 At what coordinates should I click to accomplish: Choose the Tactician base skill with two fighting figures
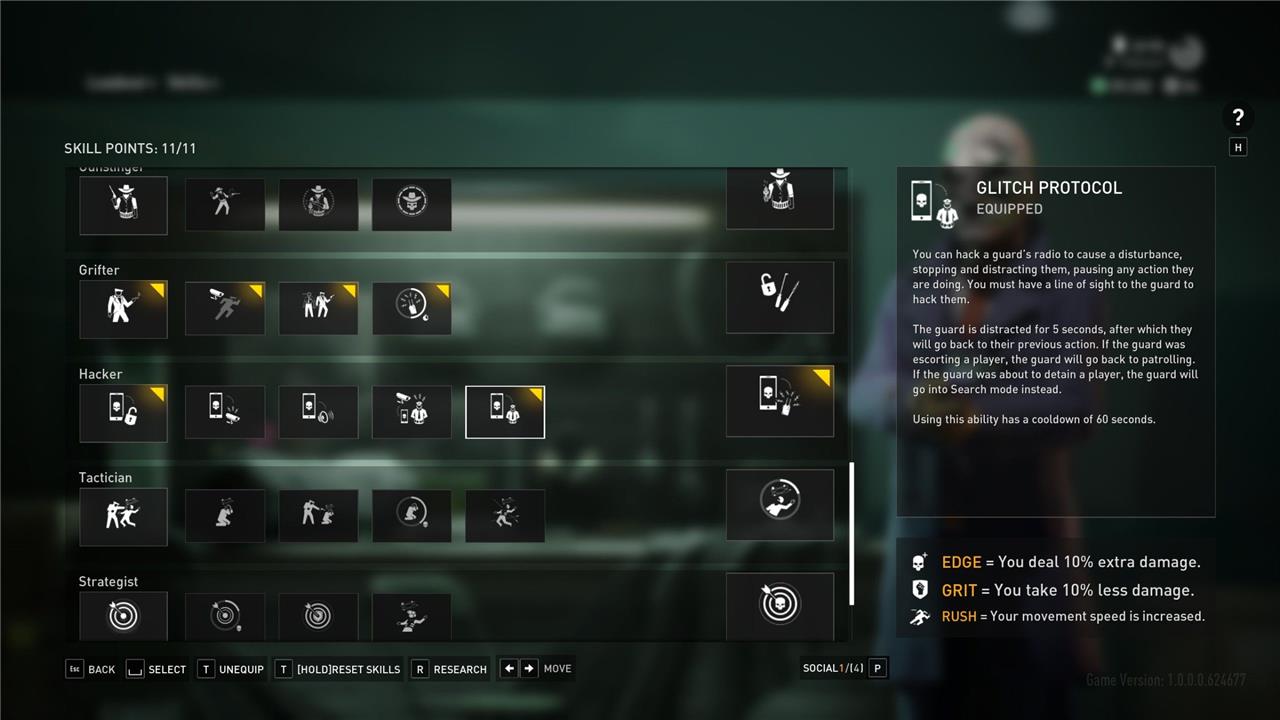(123, 516)
